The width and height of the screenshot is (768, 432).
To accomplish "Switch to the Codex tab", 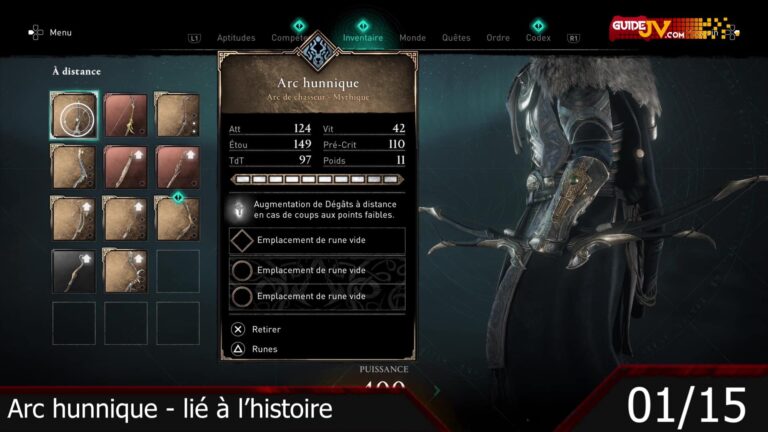I will [538, 38].
